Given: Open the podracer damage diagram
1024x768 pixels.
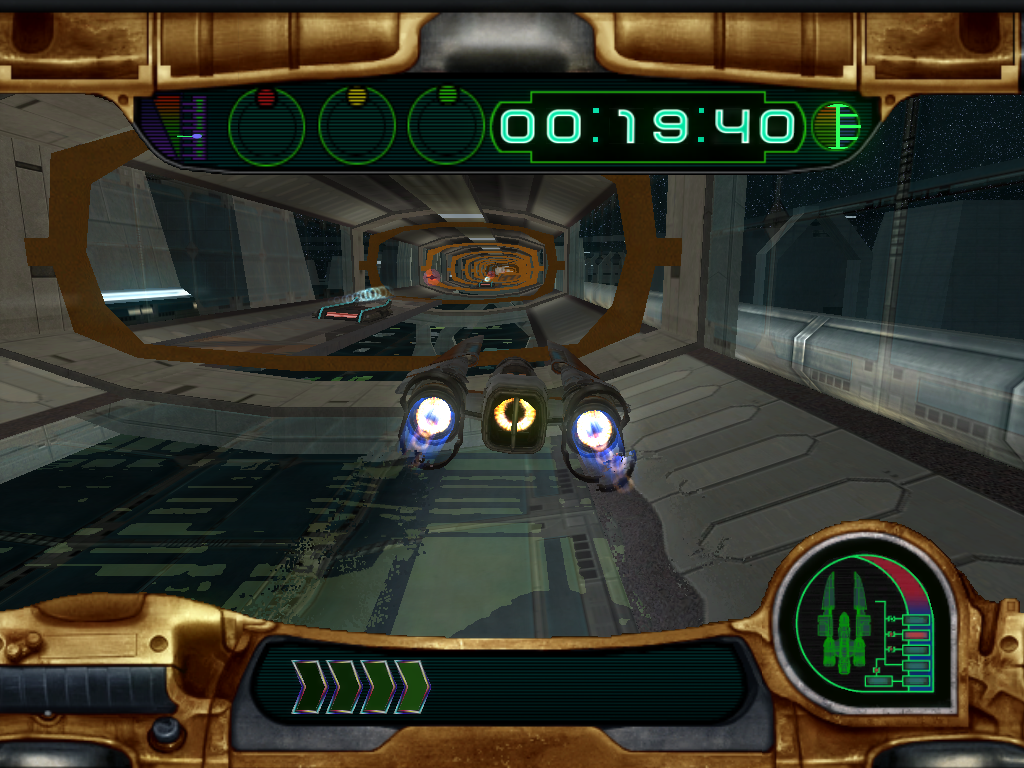Looking at the screenshot, I should [x=868, y=628].
